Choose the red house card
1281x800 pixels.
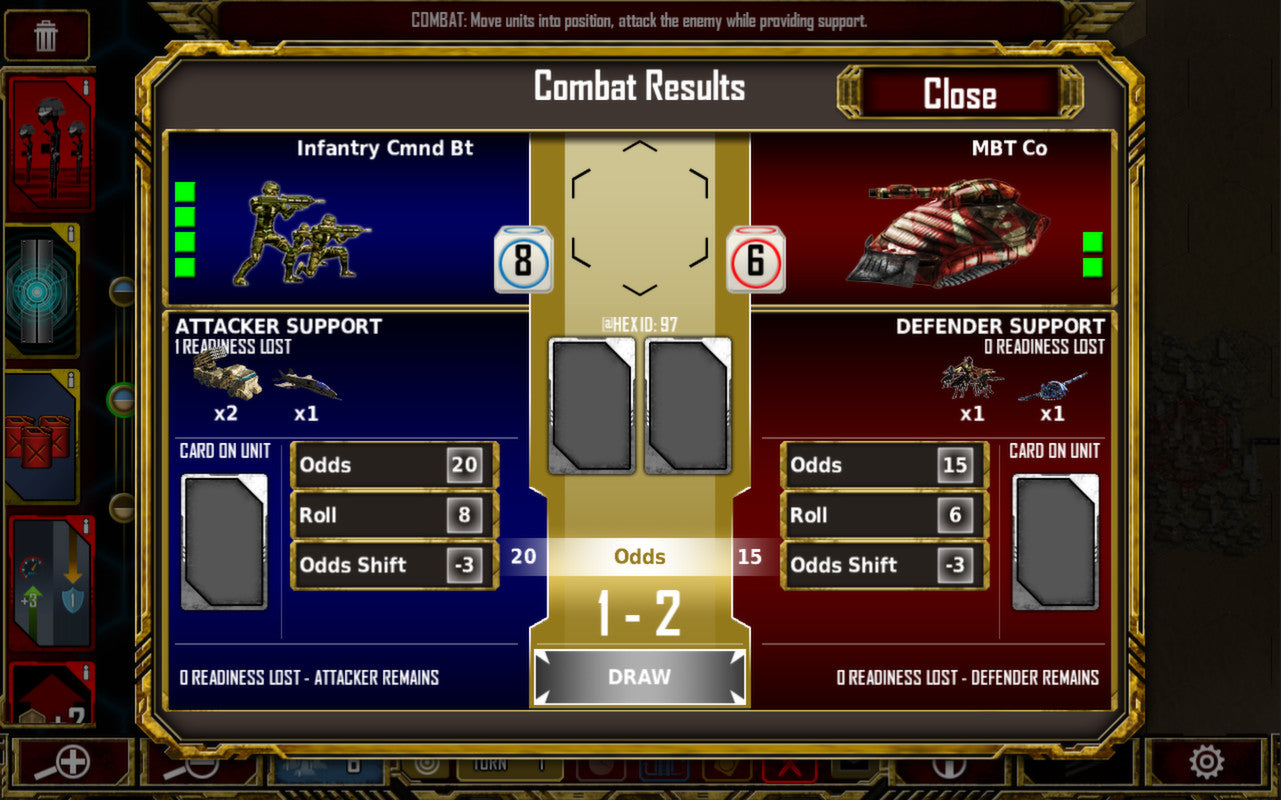click(50, 695)
